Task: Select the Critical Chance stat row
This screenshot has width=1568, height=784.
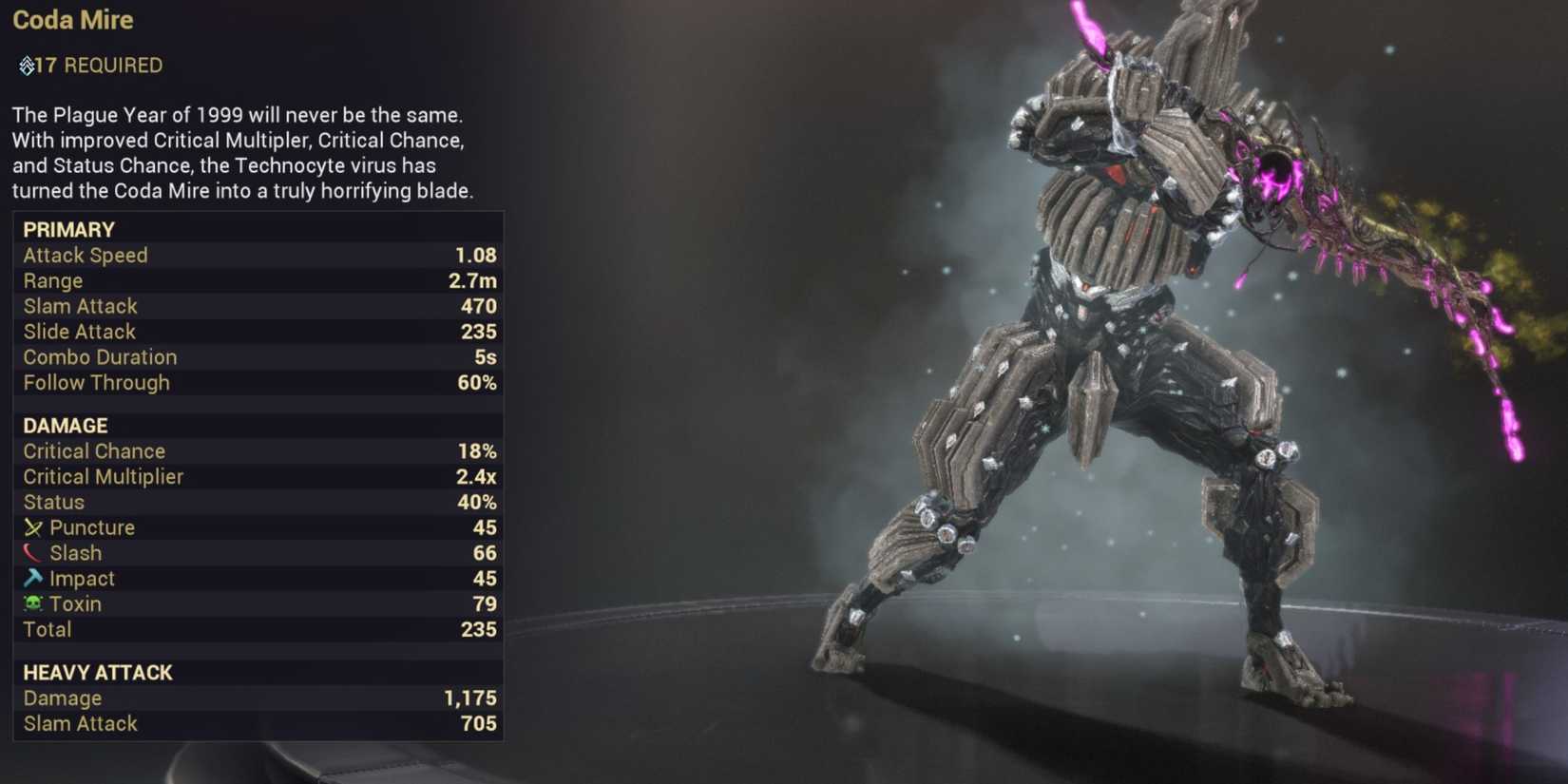Action: click(x=93, y=450)
